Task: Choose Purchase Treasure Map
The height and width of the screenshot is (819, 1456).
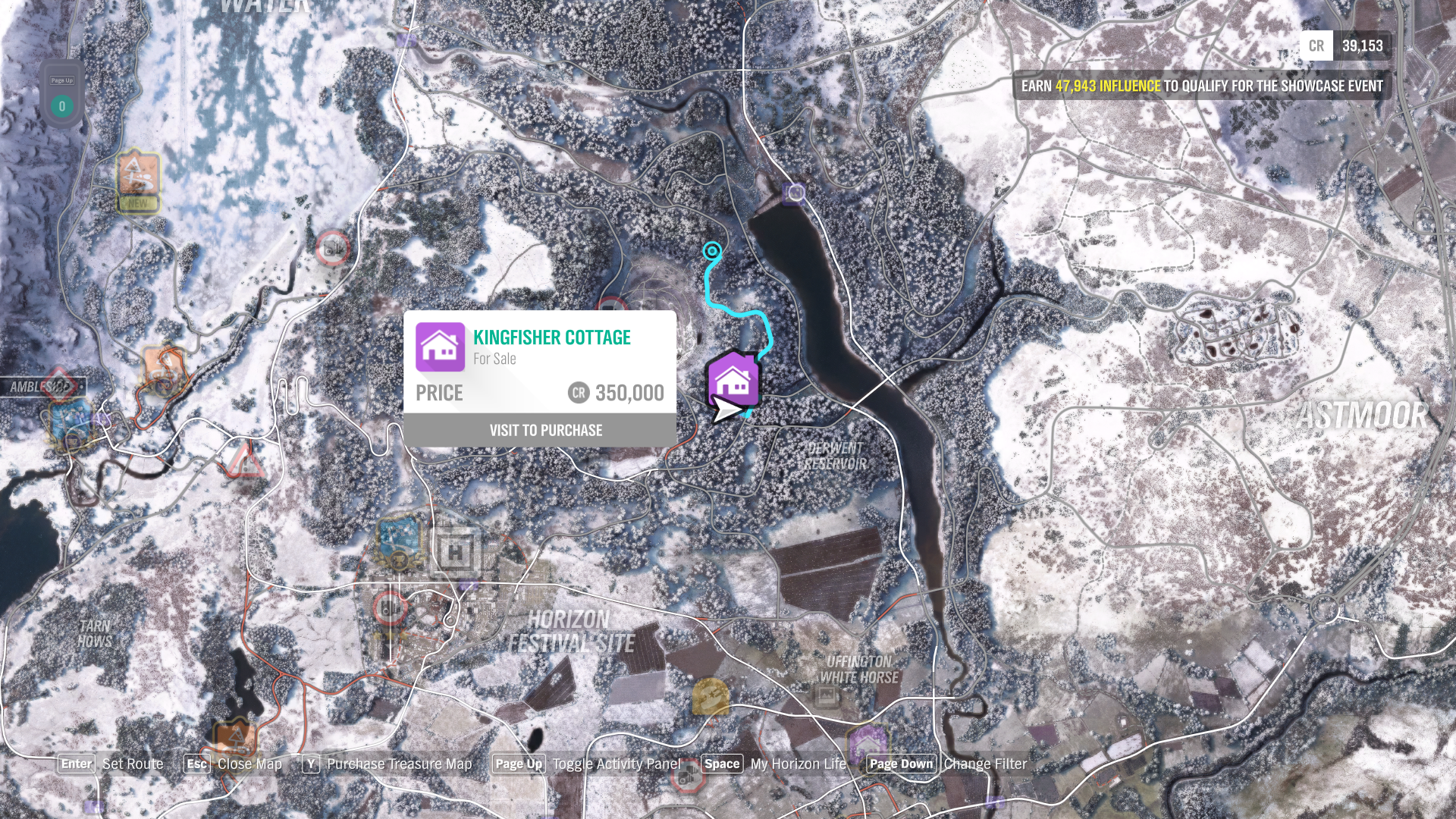Action: pos(399,764)
